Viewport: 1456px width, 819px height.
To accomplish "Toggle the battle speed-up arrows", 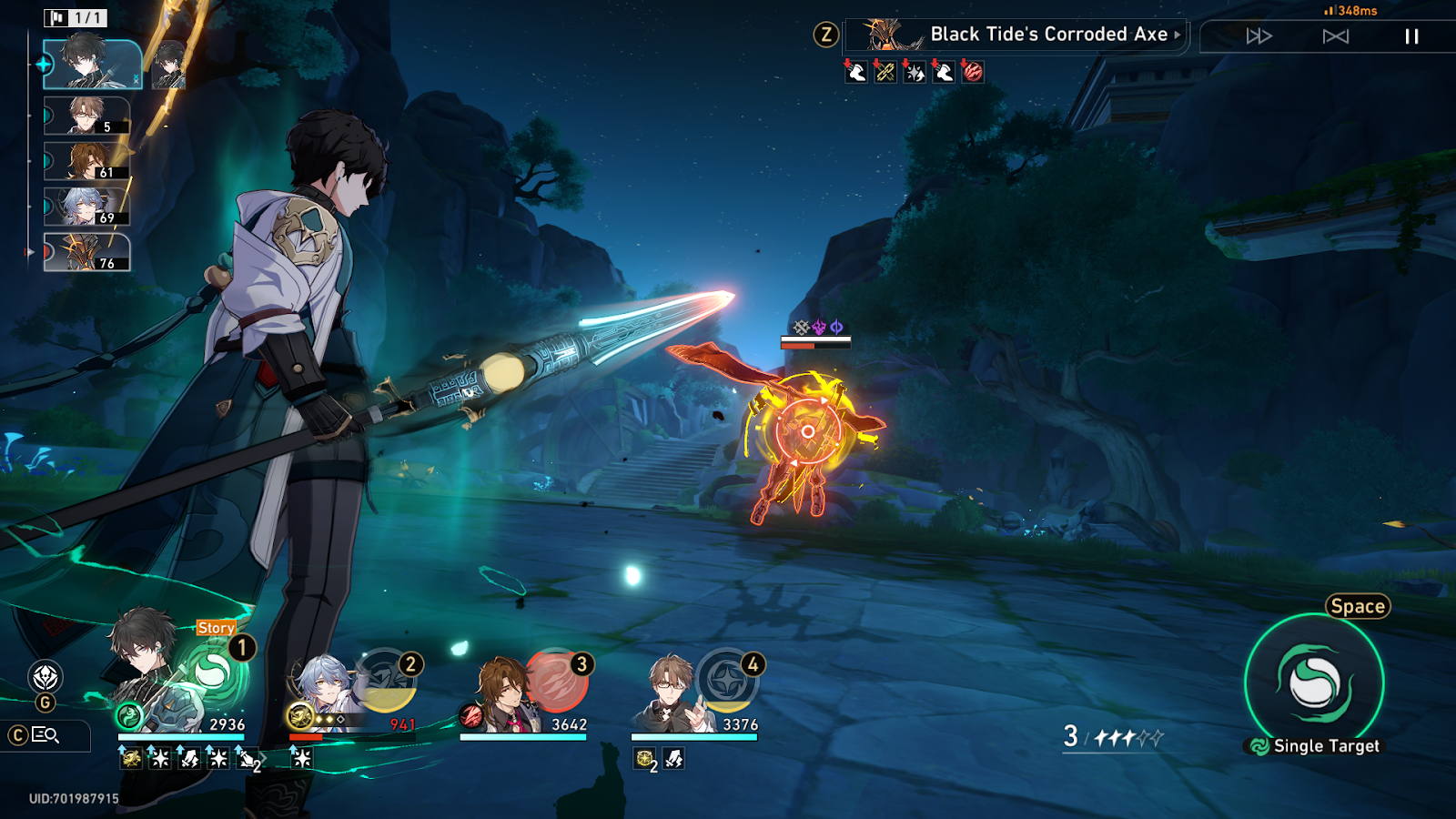I will 1259,36.
